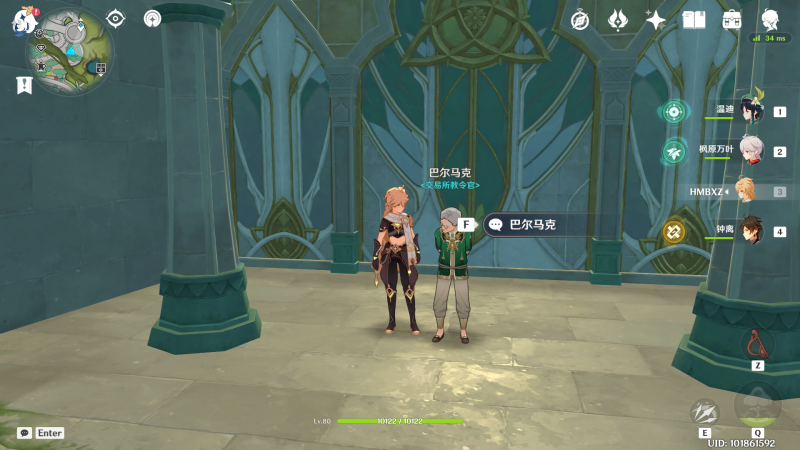800x450 pixels.
Task: Open the Paimon menu
Action: click(x=24, y=22)
